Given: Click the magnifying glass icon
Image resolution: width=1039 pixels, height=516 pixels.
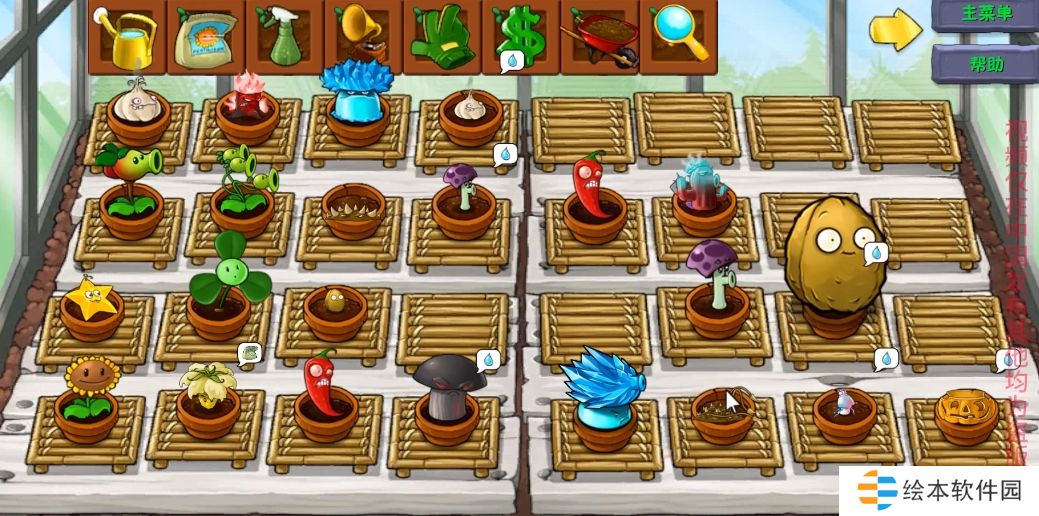Looking at the screenshot, I should (677, 37).
